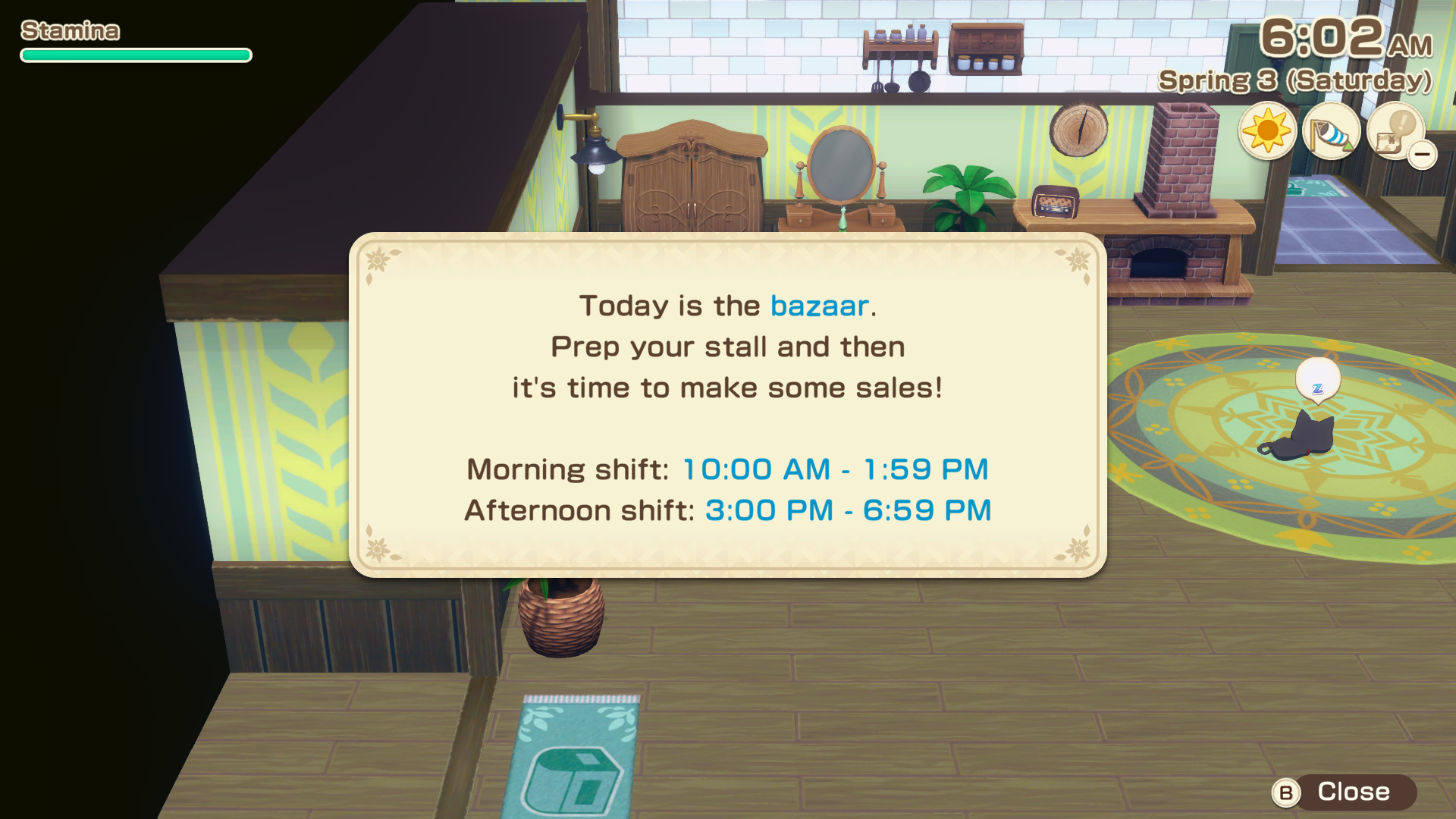Open the windsock forecast icon
The width and height of the screenshot is (1456, 819).
pos(1332,133)
